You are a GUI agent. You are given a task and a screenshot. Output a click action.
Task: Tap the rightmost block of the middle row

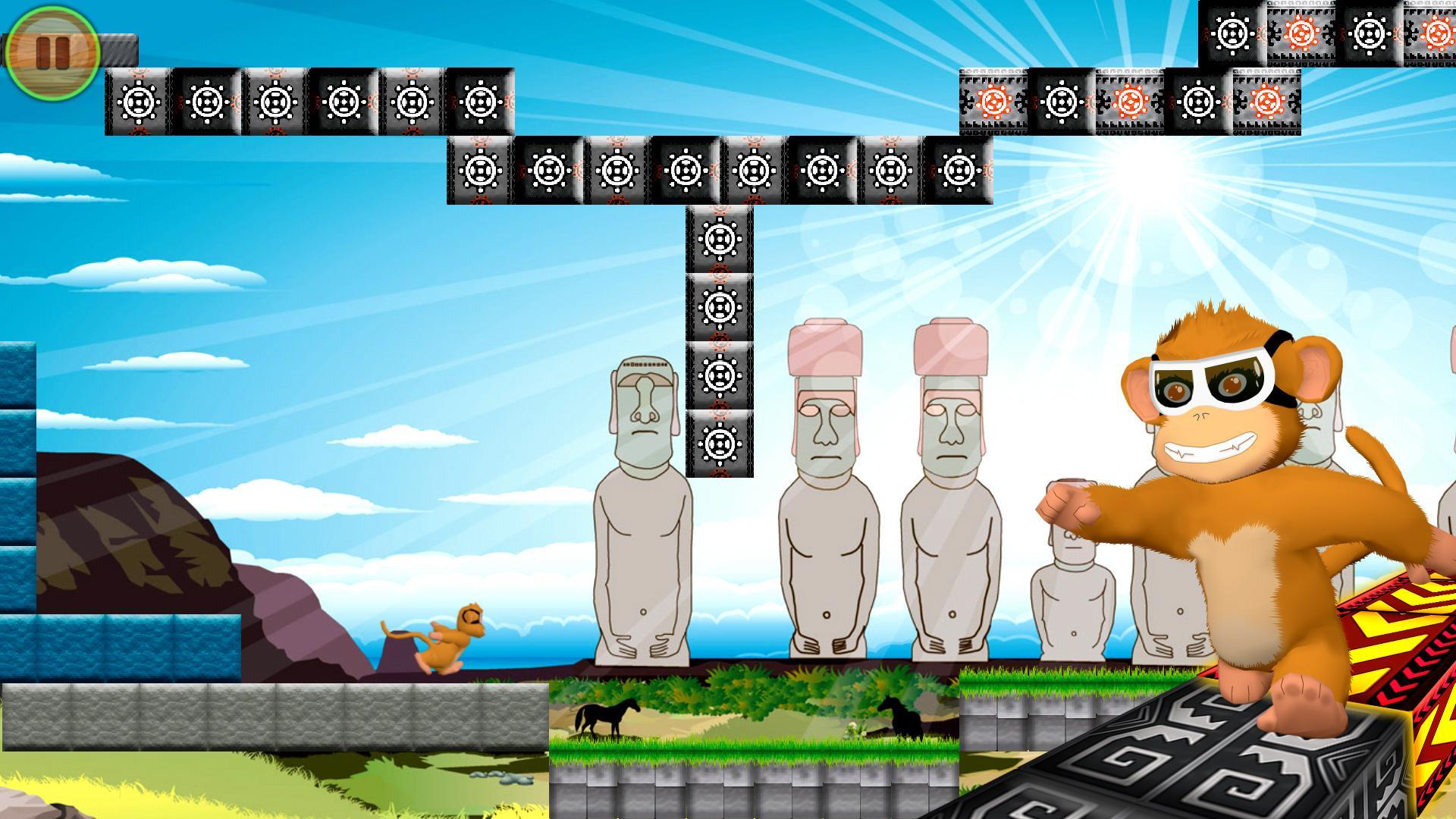click(x=957, y=171)
